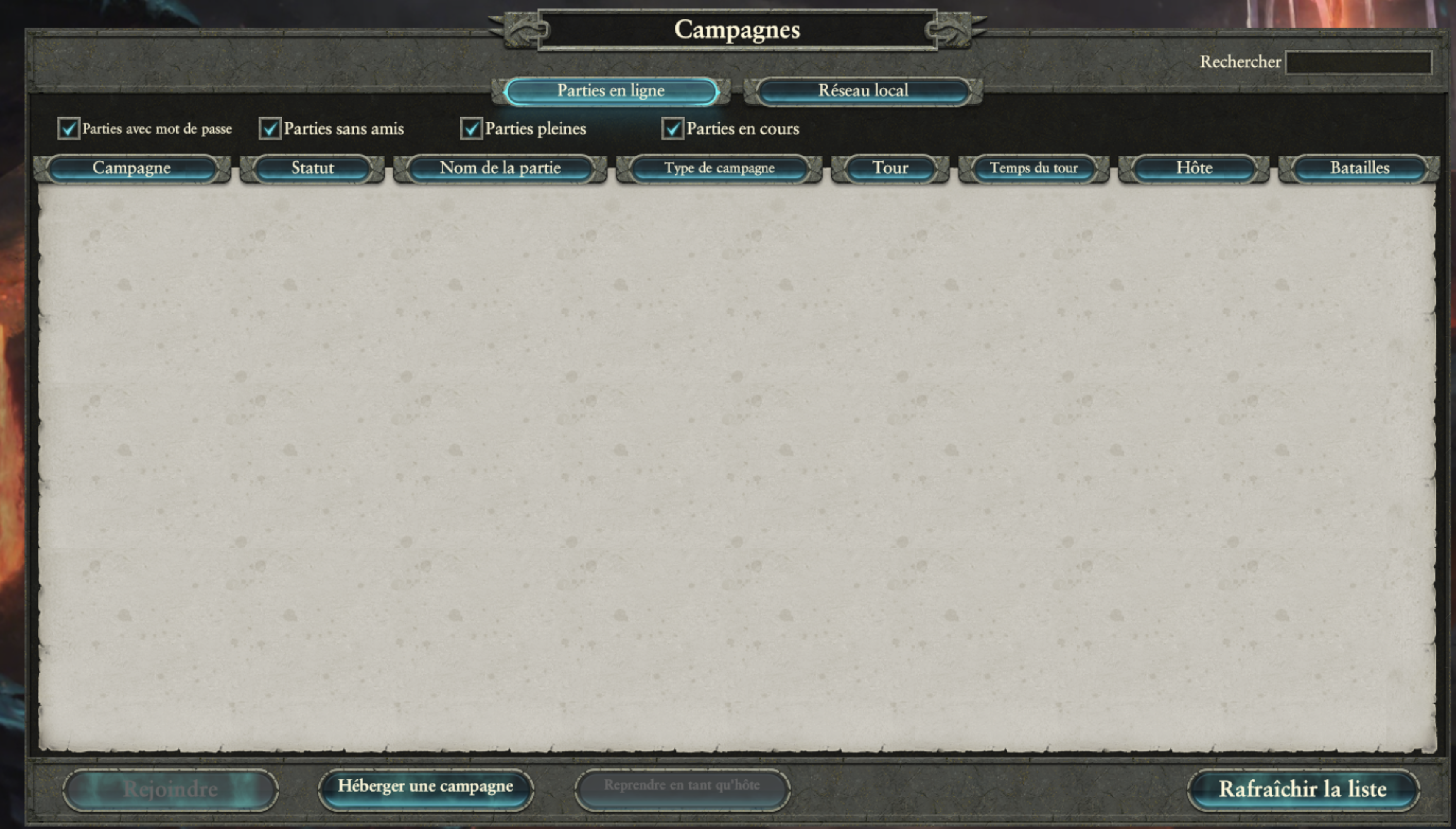This screenshot has width=1456, height=829.
Task: Click the Hôte column header
Action: [1194, 169]
